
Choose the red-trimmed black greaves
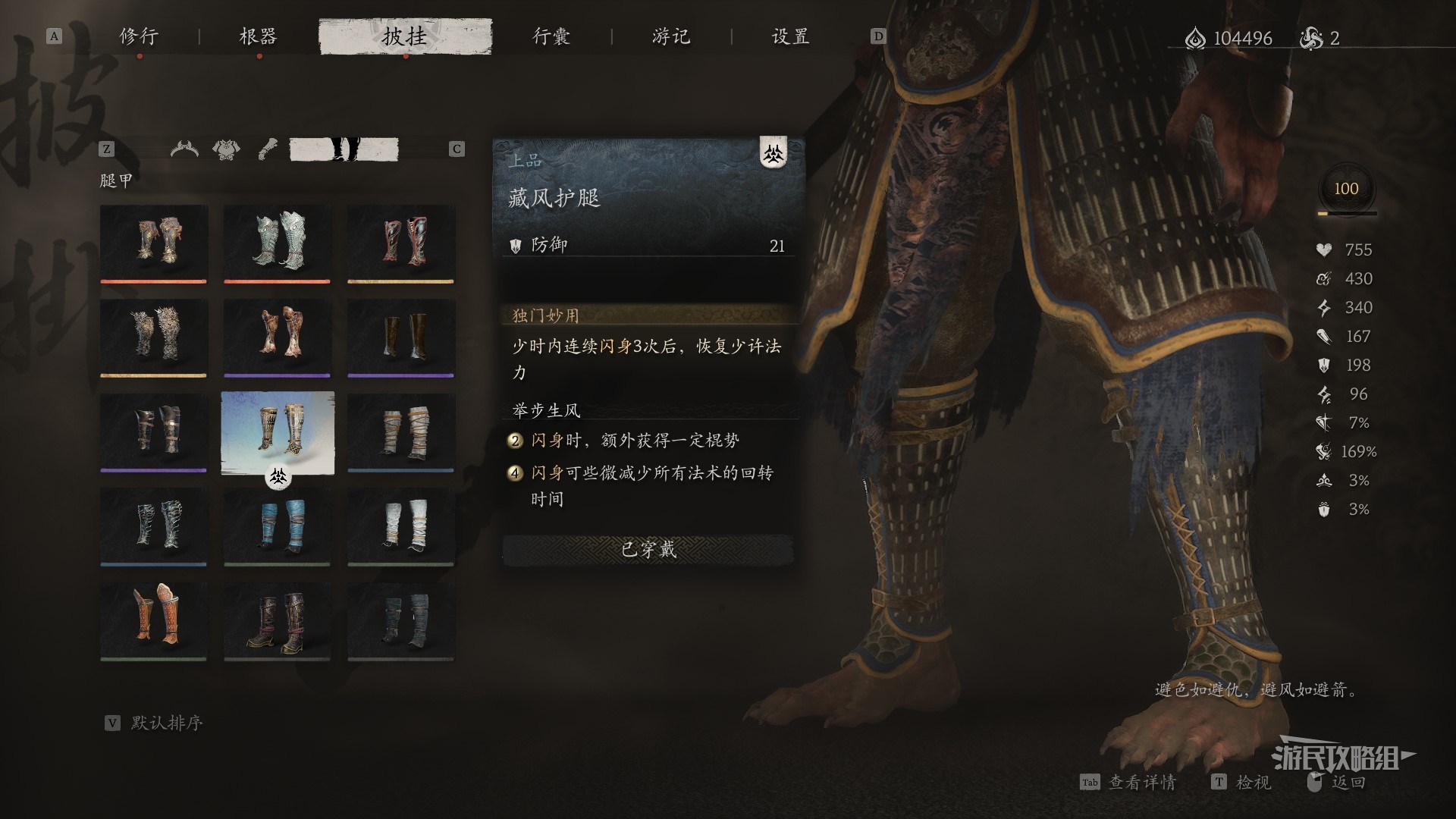click(x=400, y=242)
